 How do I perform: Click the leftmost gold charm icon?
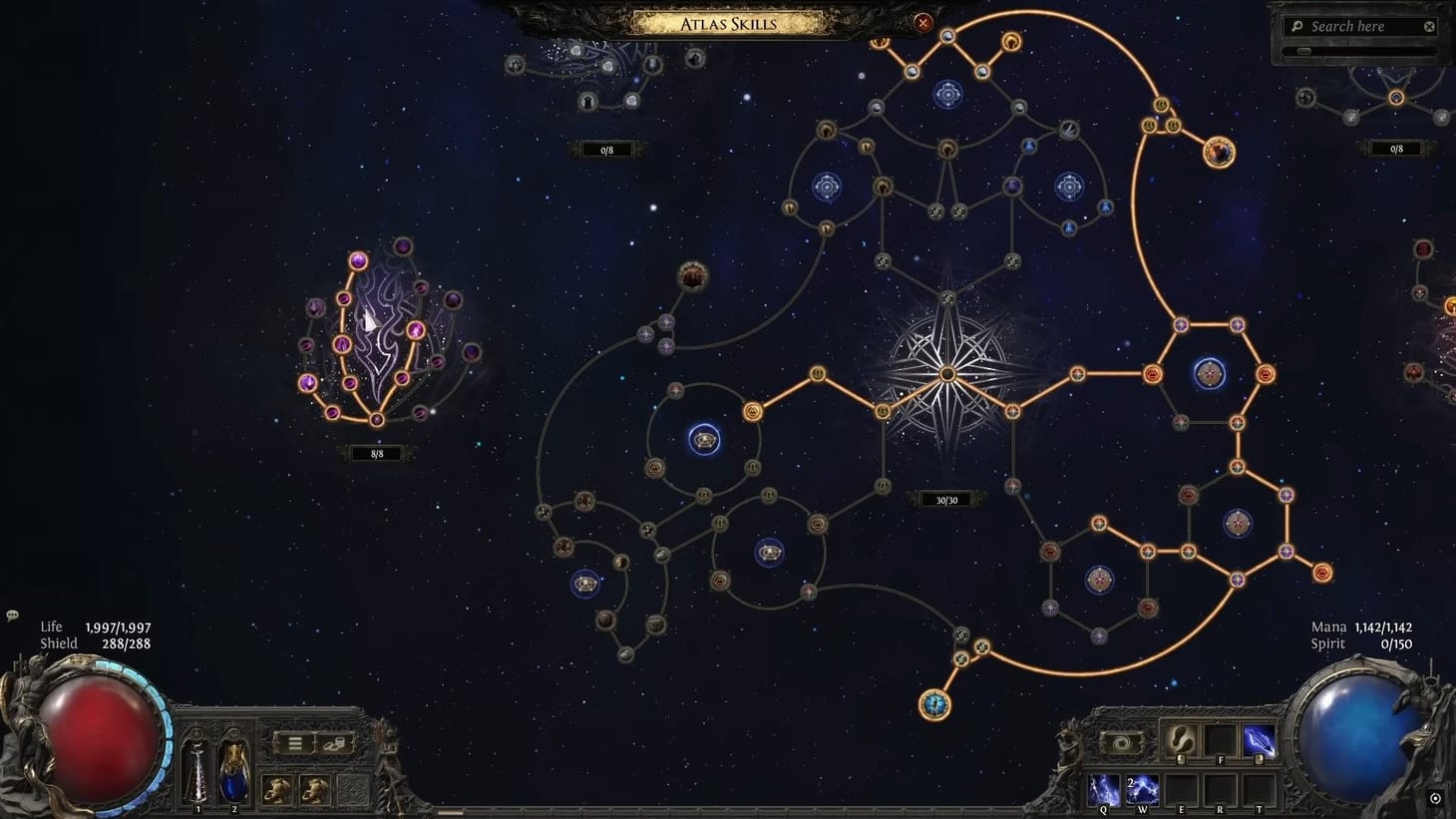coord(276,789)
